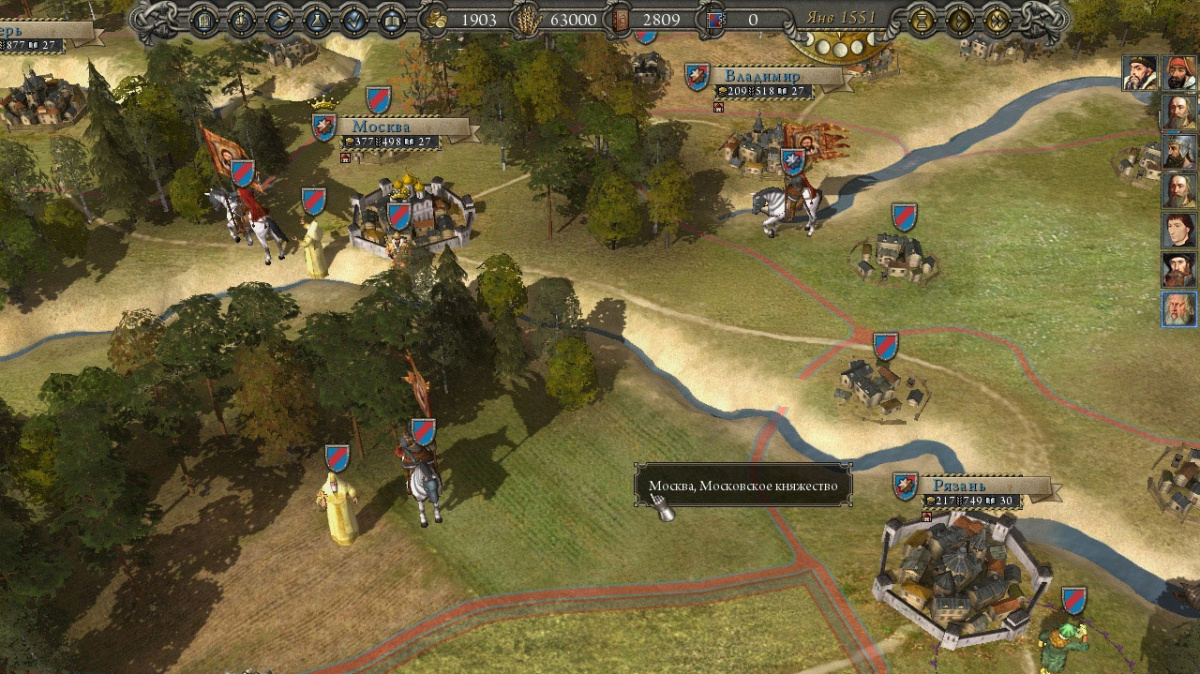Open the checkmark tasks icon

click(353, 19)
